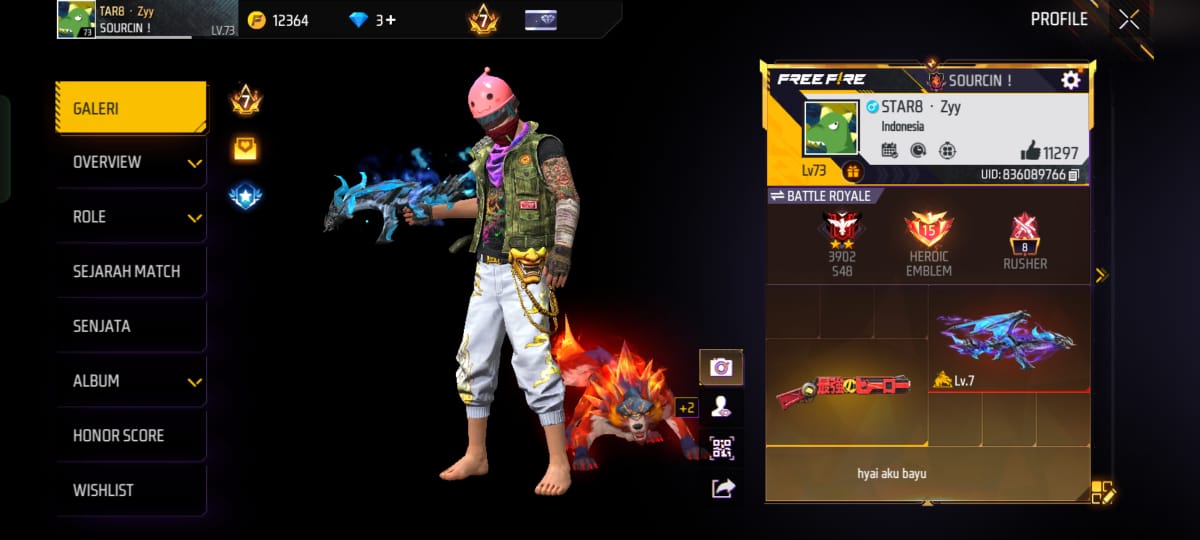Open the QR code button
The height and width of the screenshot is (540, 1200).
coord(721,447)
